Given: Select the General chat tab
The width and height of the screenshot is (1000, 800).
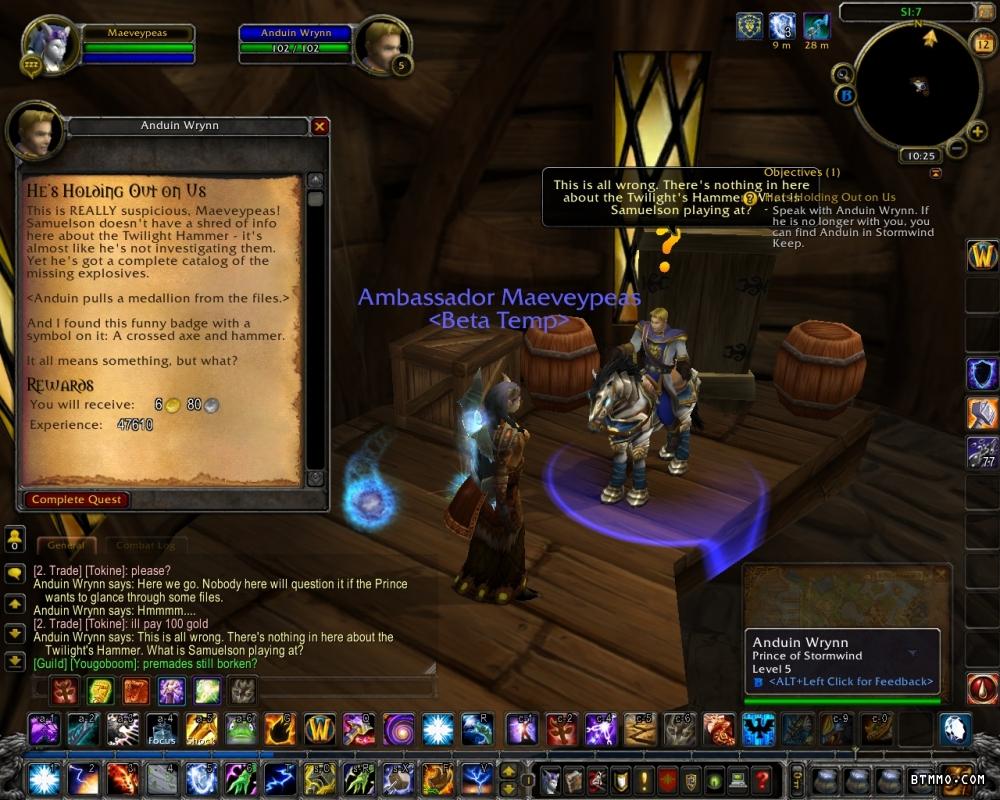Looking at the screenshot, I should pyautogui.click(x=66, y=545).
